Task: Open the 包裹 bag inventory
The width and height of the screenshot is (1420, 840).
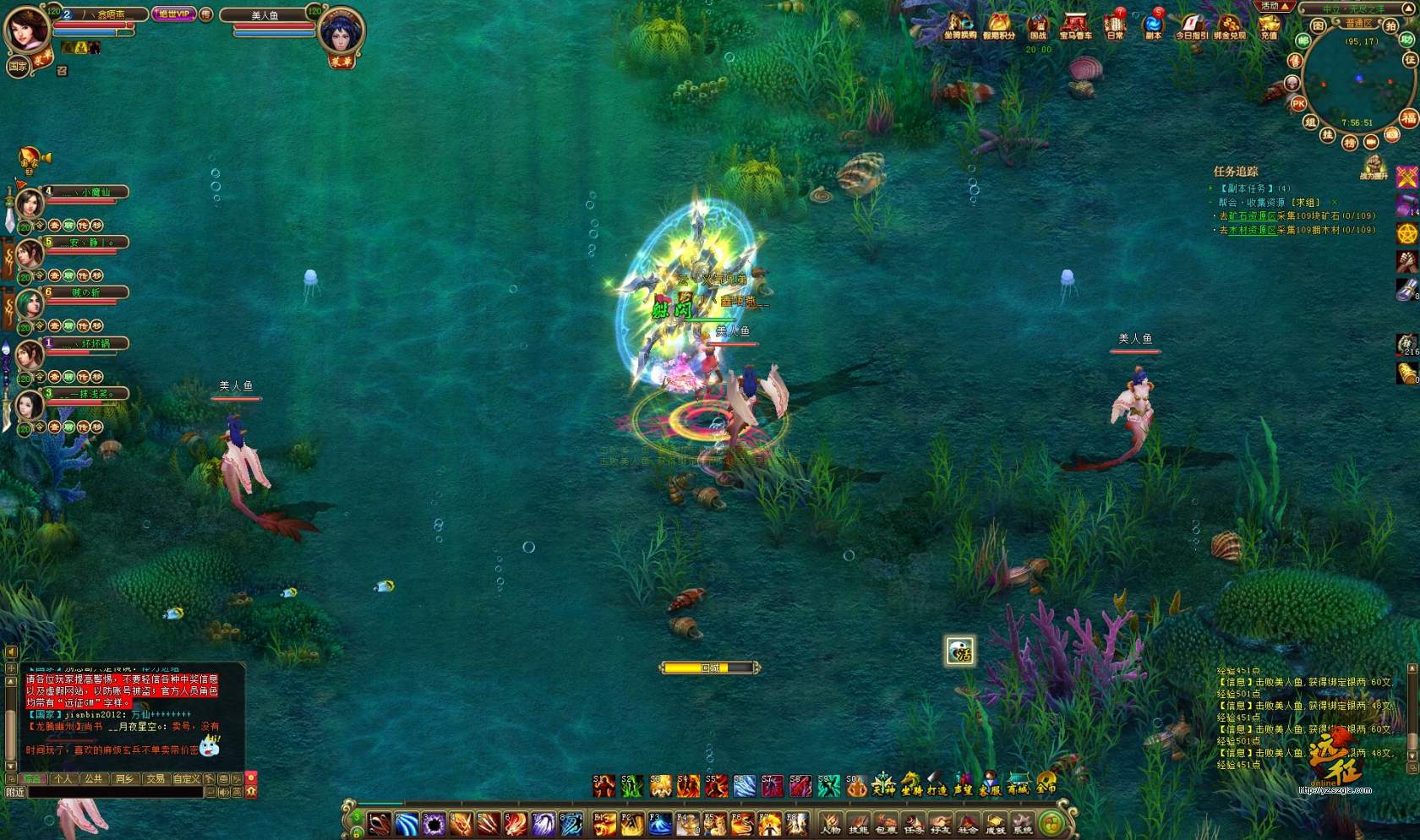Action: [885, 822]
